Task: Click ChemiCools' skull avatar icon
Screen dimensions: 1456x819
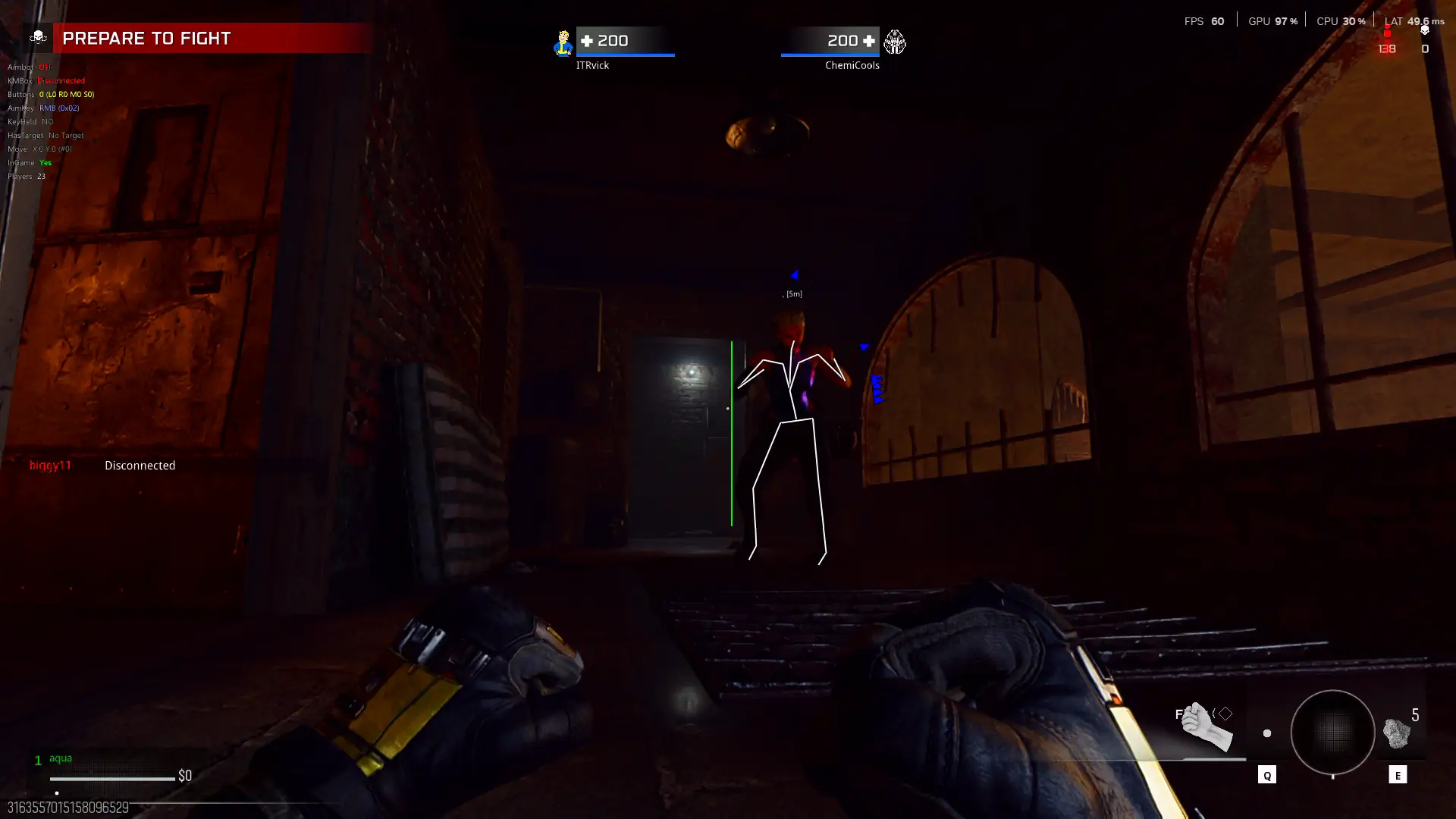Action: pyautogui.click(x=895, y=42)
